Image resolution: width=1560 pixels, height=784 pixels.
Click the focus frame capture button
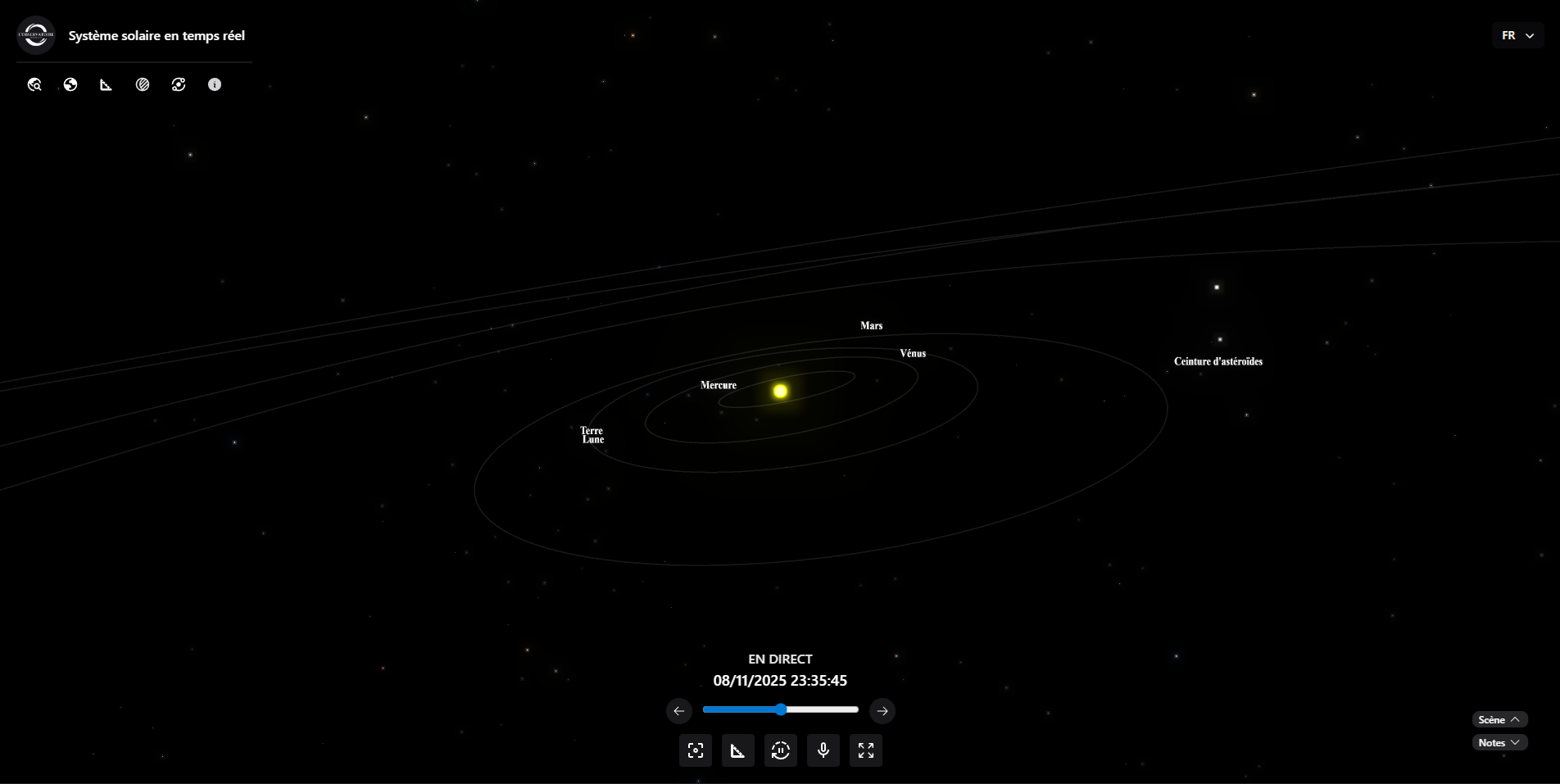tap(696, 750)
